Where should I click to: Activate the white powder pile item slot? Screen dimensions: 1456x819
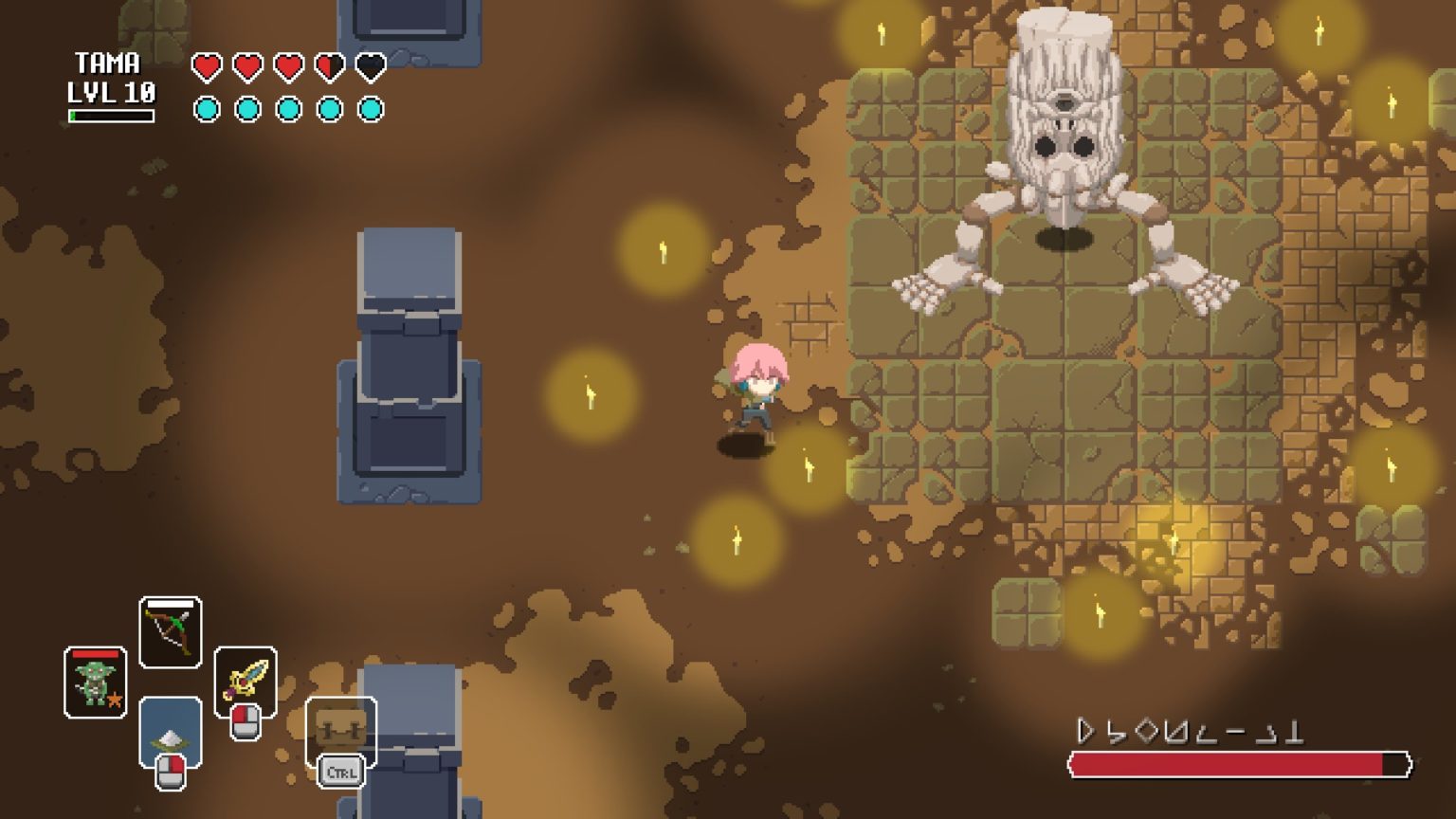[x=171, y=732]
